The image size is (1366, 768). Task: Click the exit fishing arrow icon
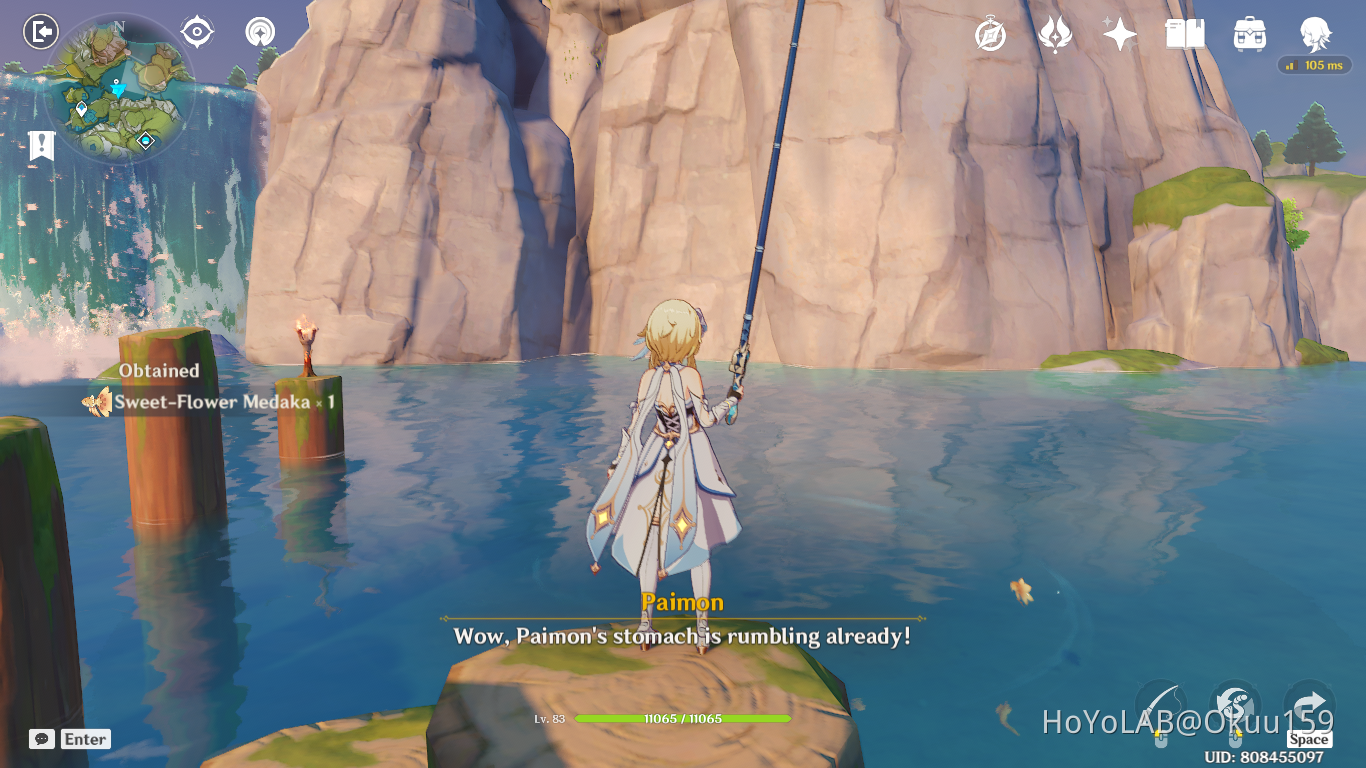[x=1308, y=700]
